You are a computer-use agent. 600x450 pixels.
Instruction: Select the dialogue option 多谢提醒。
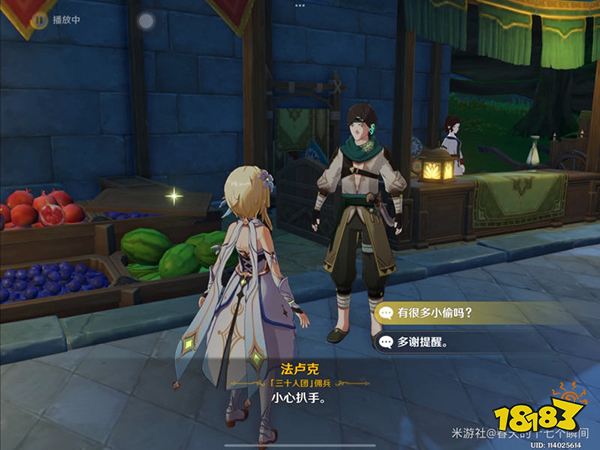coord(422,342)
